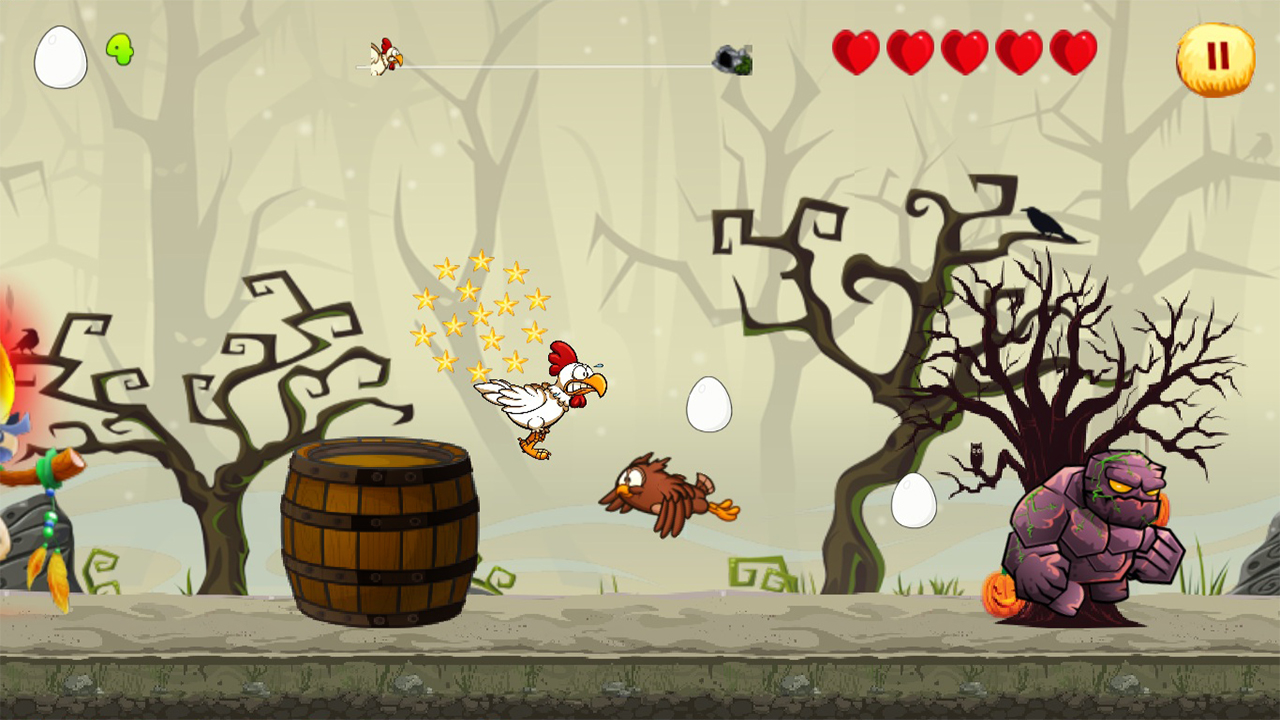Click the first heart in the health row
This screenshot has width=1280, height=720.
(x=857, y=50)
